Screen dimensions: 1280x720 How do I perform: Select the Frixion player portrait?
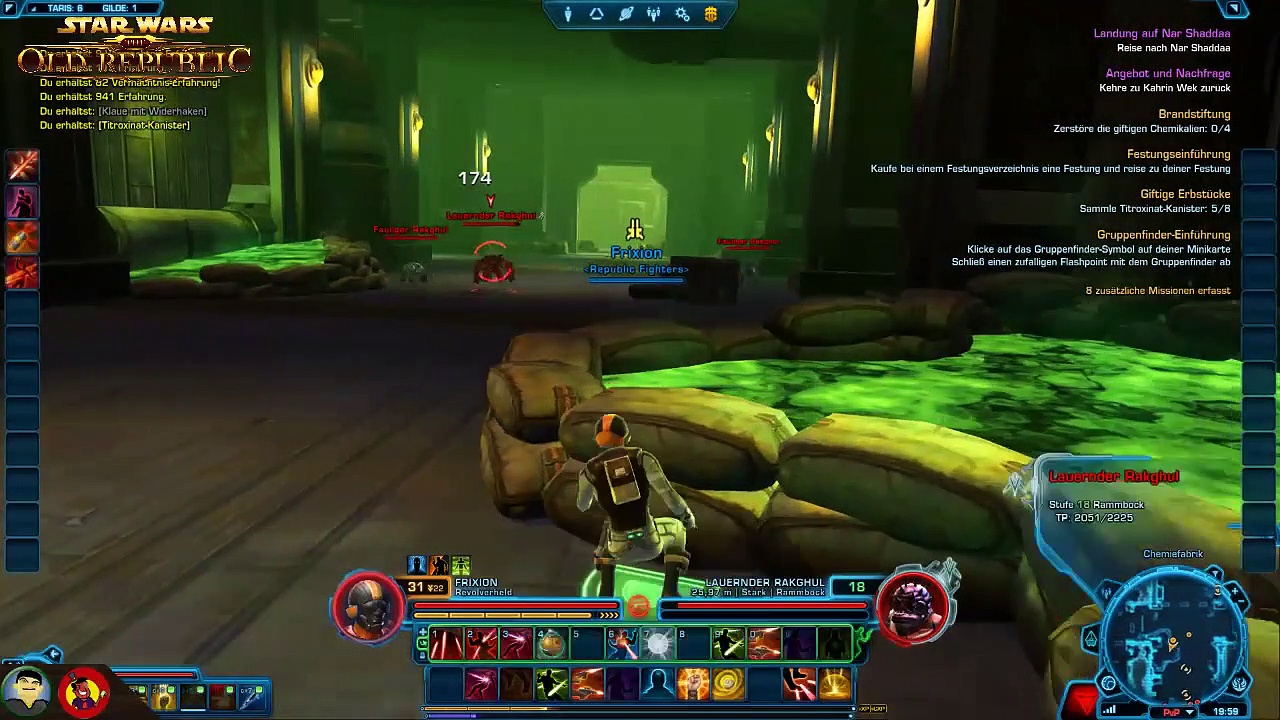point(368,604)
